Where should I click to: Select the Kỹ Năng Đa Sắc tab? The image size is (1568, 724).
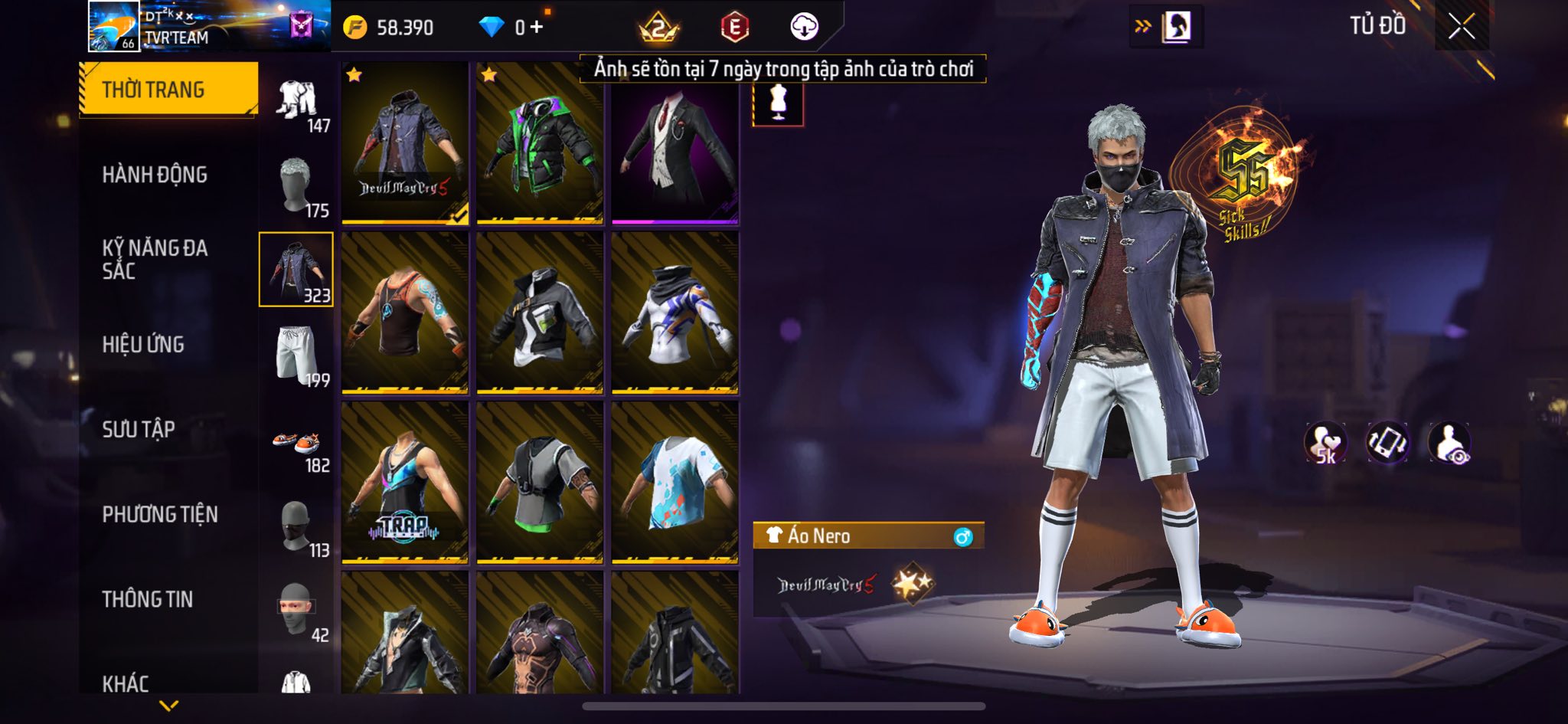[155, 259]
